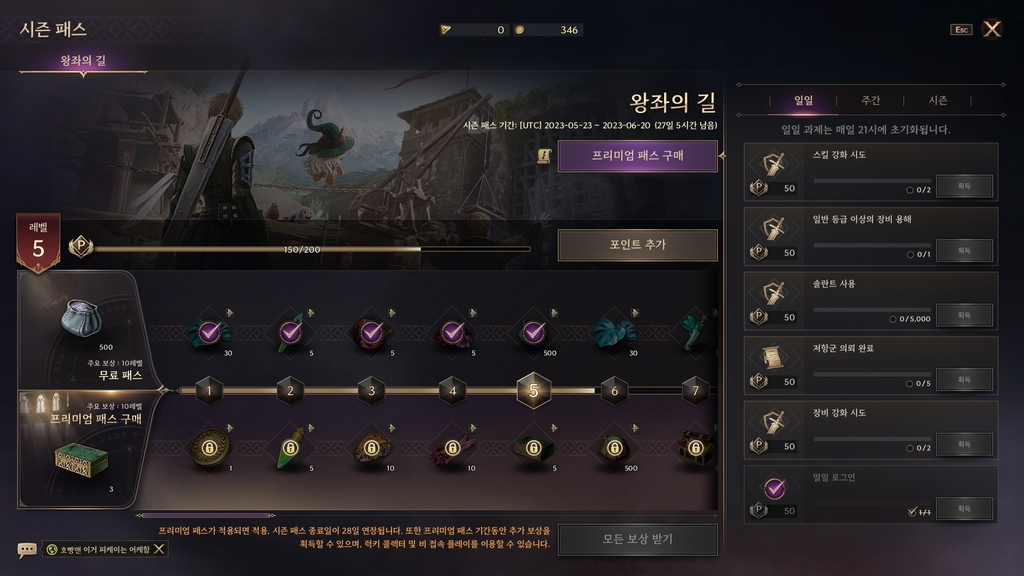The width and height of the screenshot is (1024, 576).
Task: Click the 프리미엄 패스 구매 purple button
Action: 637,156
